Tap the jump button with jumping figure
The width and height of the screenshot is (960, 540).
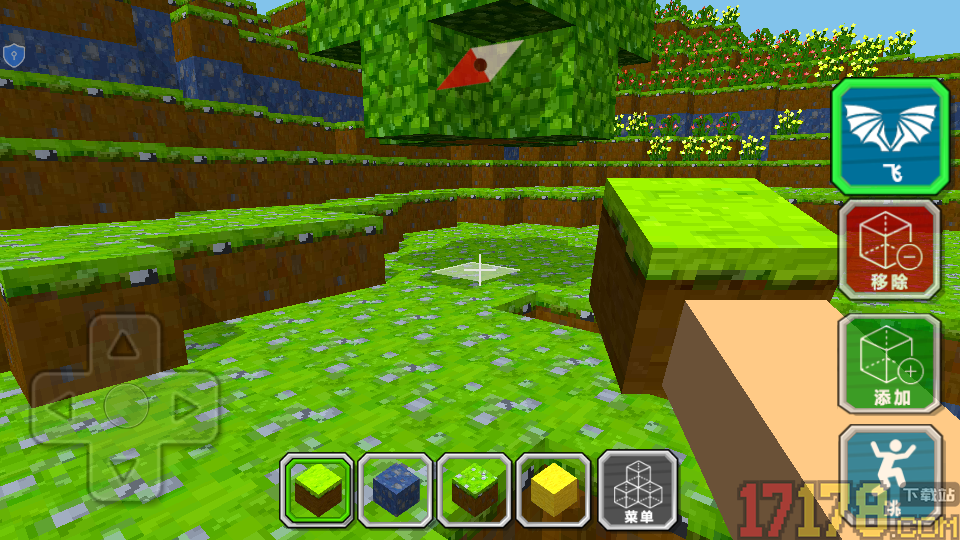tap(889, 470)
